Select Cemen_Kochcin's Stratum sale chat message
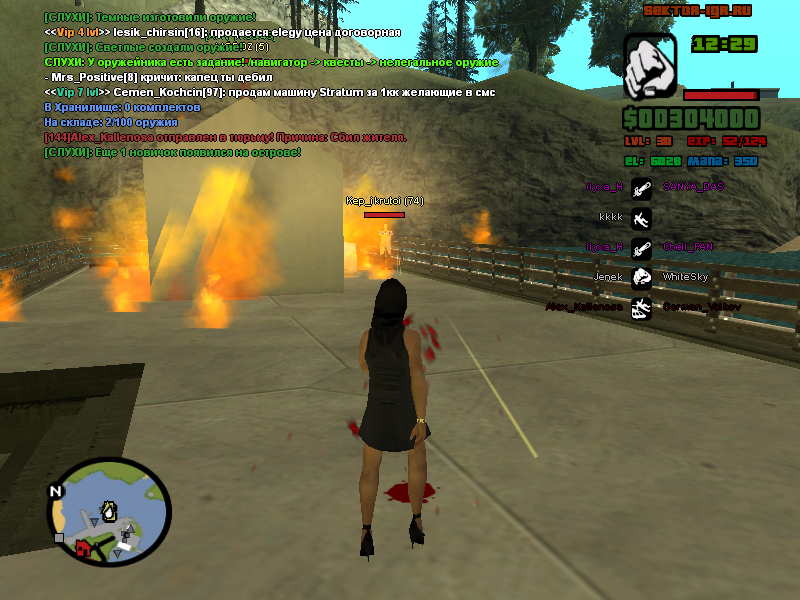Image resolution: width=800 pixels, height=600 pixels. click(270, 92)
